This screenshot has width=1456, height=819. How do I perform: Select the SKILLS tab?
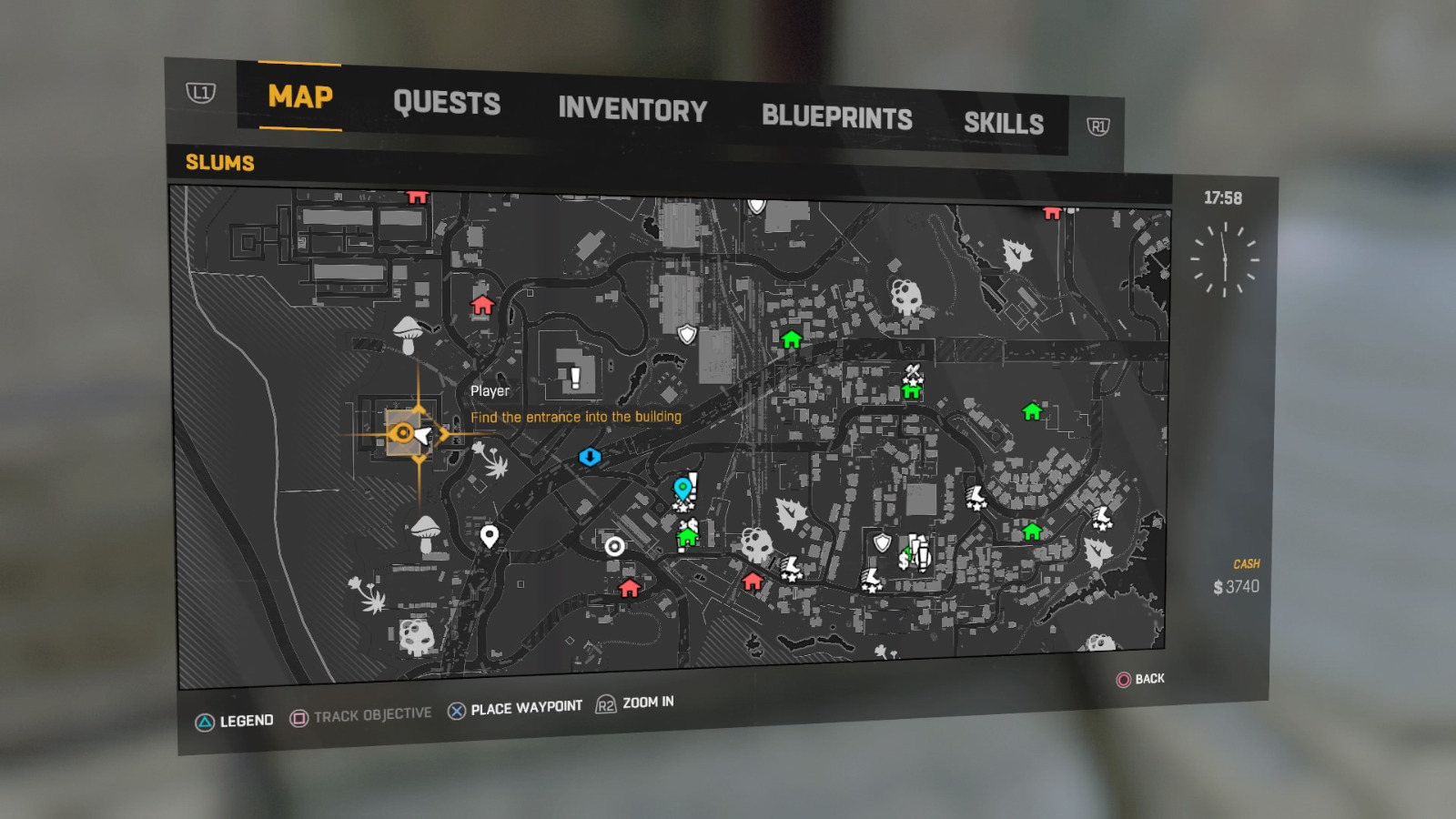[x=1005, y=123]
